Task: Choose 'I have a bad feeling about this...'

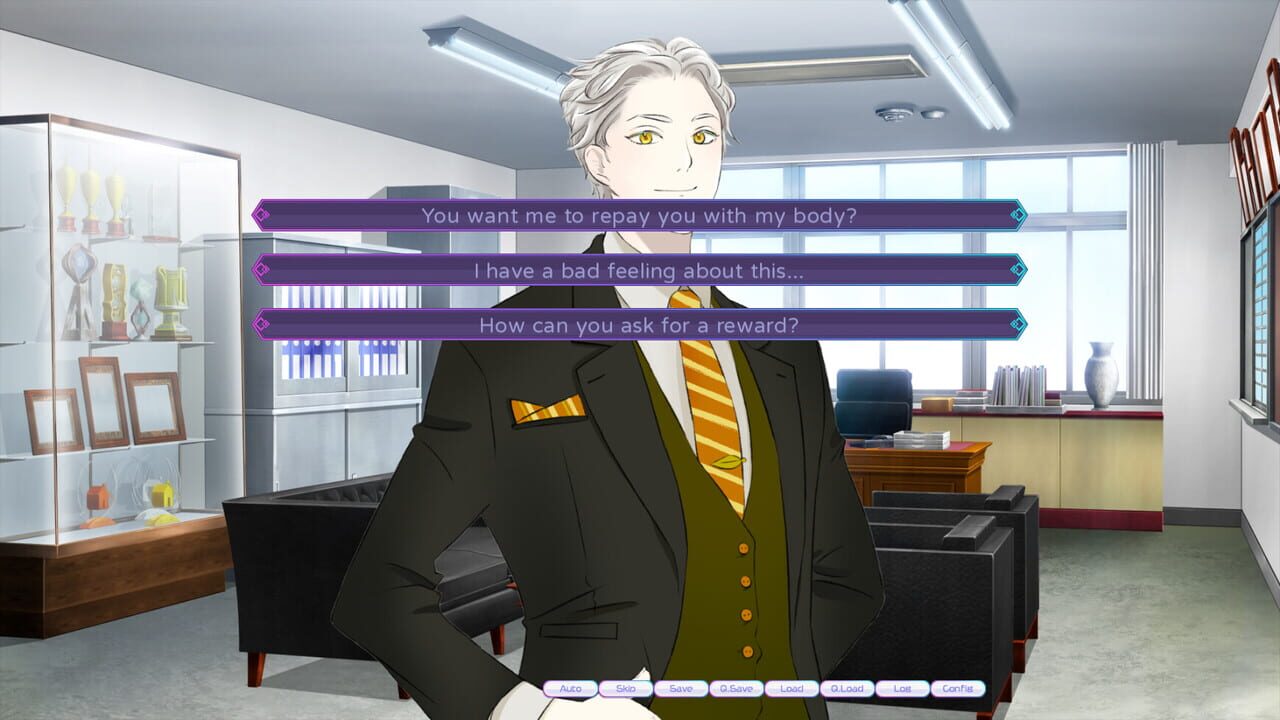Action: pyautogui.click(x=638, y=271)
